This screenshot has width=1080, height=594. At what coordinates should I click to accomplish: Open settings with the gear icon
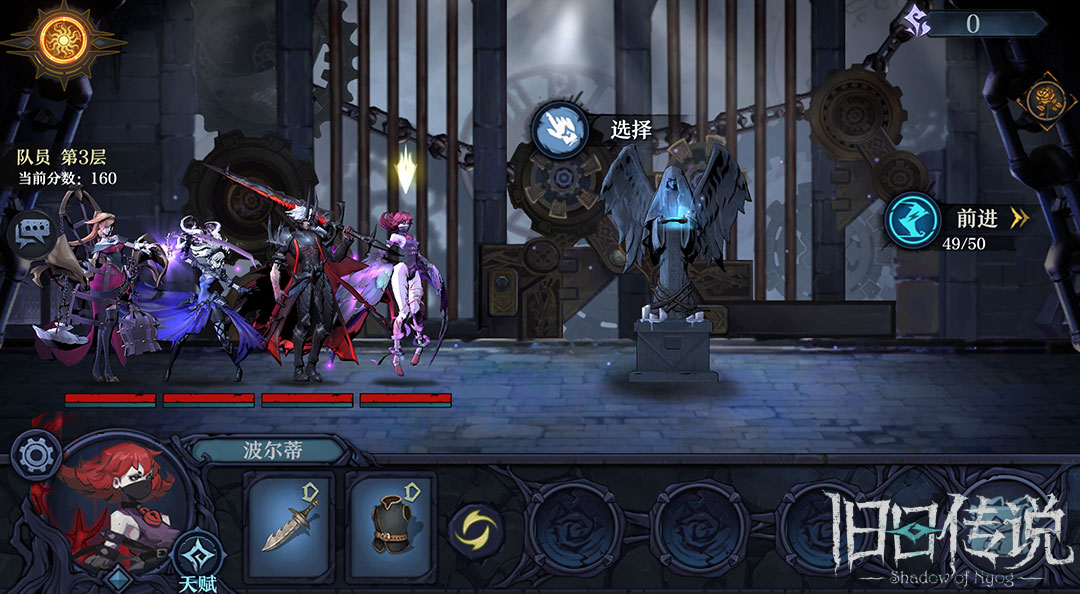click(36, 457)
